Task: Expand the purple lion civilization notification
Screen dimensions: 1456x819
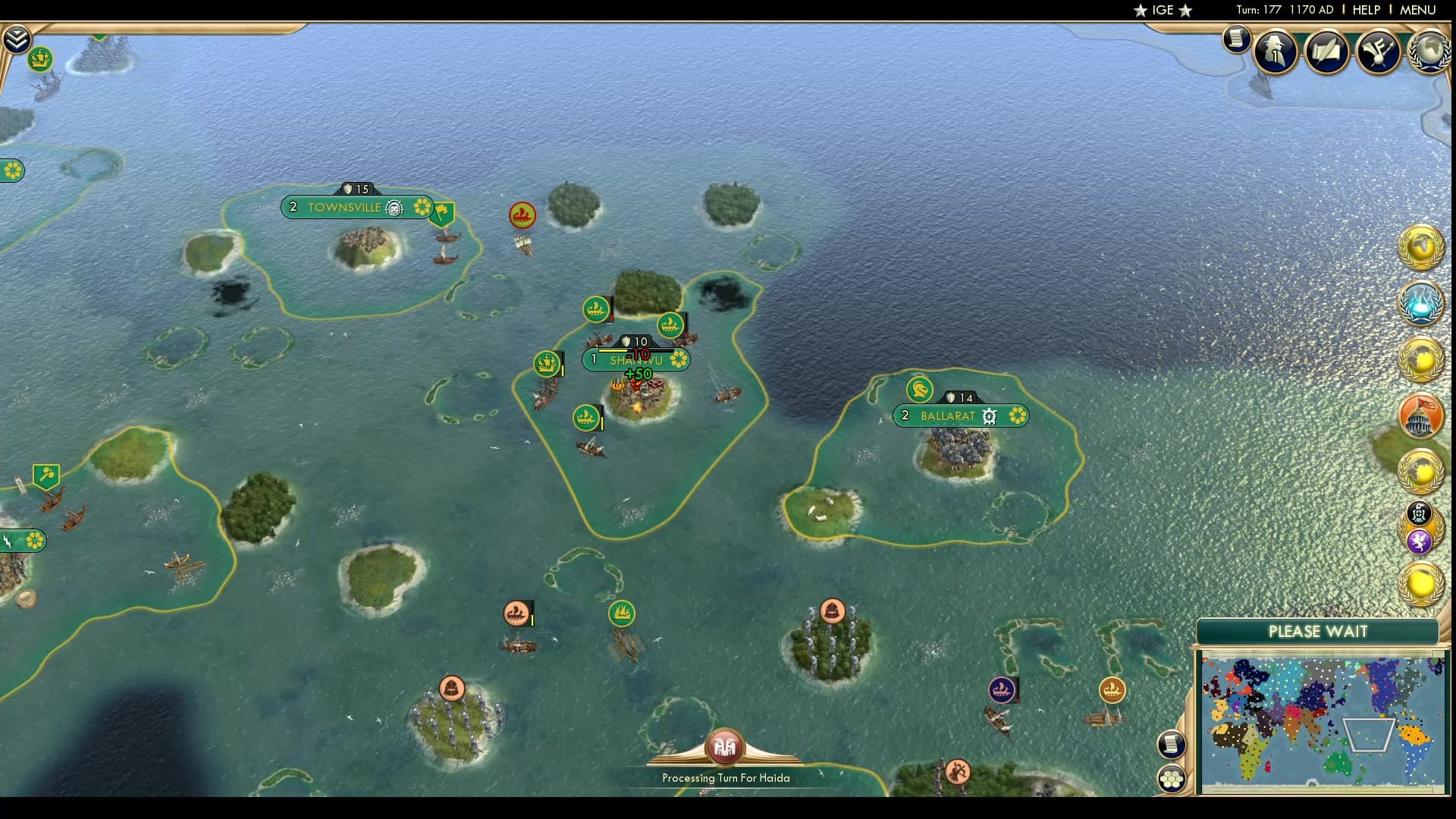Action: [1420, 542]
